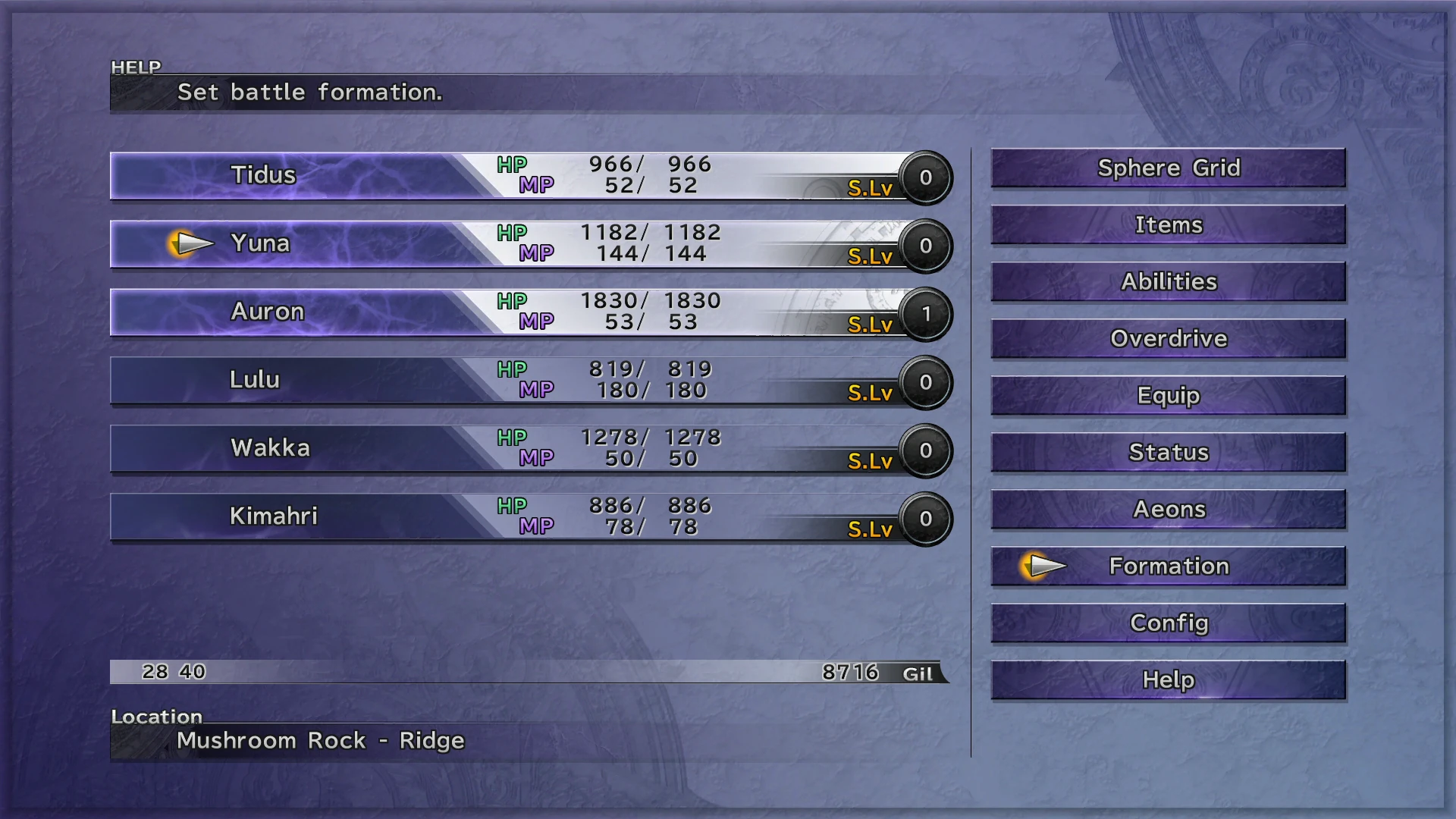Open the Aeons menu
The image size is (1456, 819).
1168,509
